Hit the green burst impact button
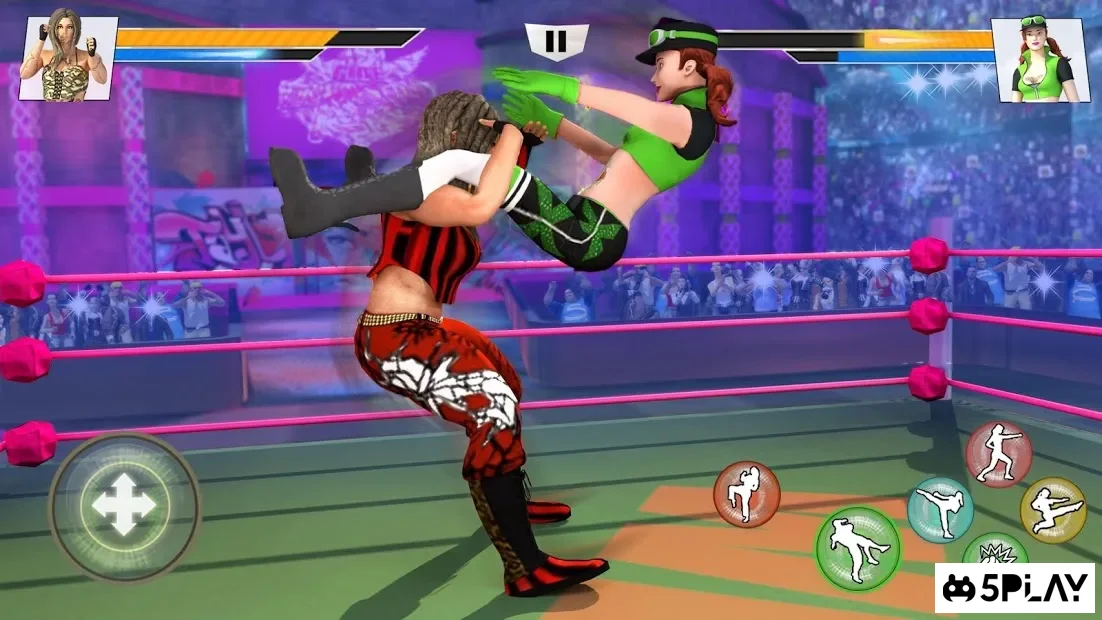Image resolution: width=1102 pixels, height=620 pixels. pos(994,551)
